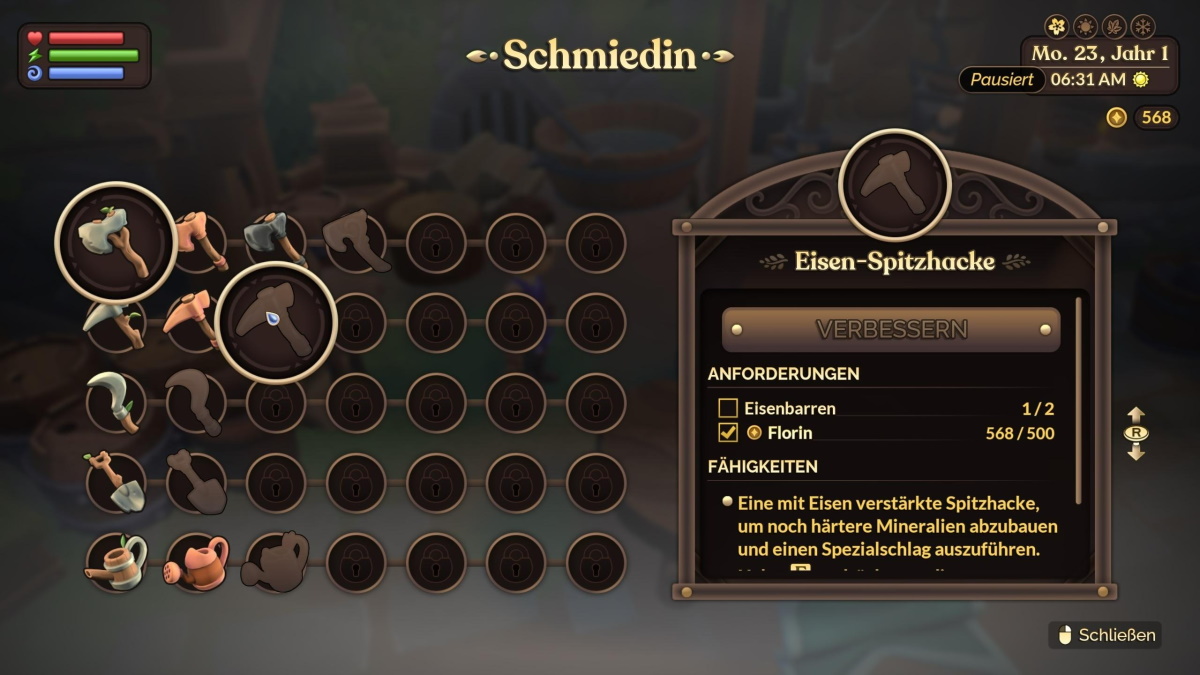Select the wooden watering can
Screen dimensions: 1200x675
116,562
